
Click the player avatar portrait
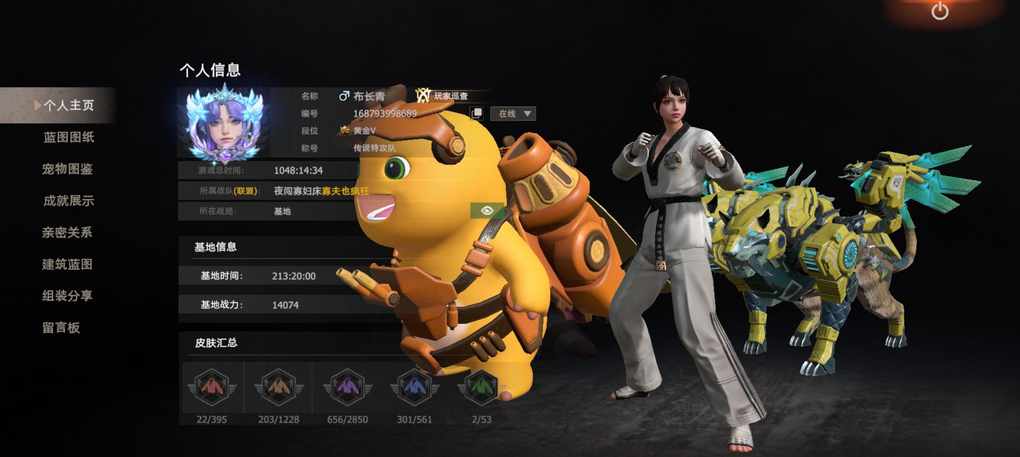point(224,125)
